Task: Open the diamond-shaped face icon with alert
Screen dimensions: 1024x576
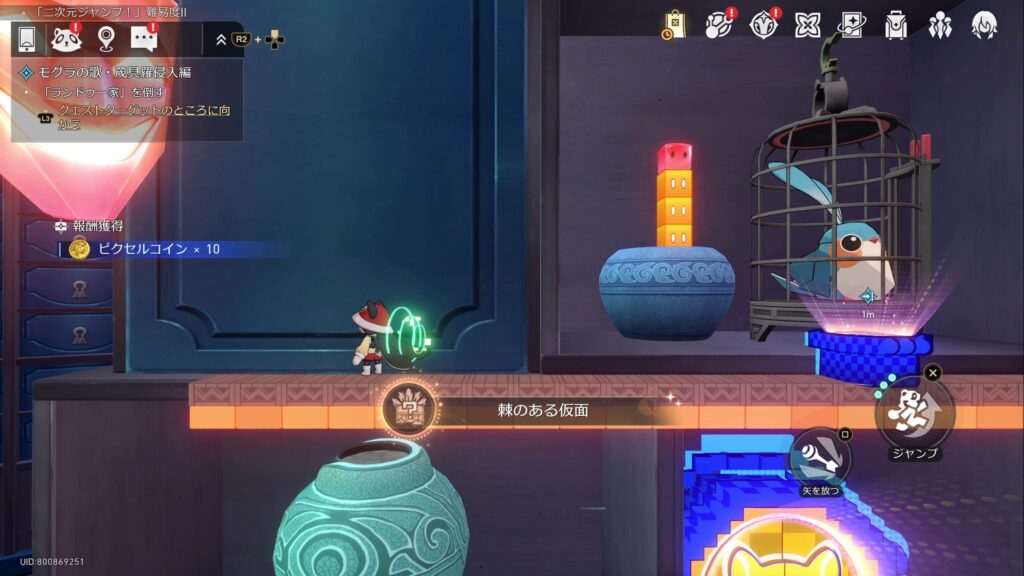Action: [x=764, y=25]
